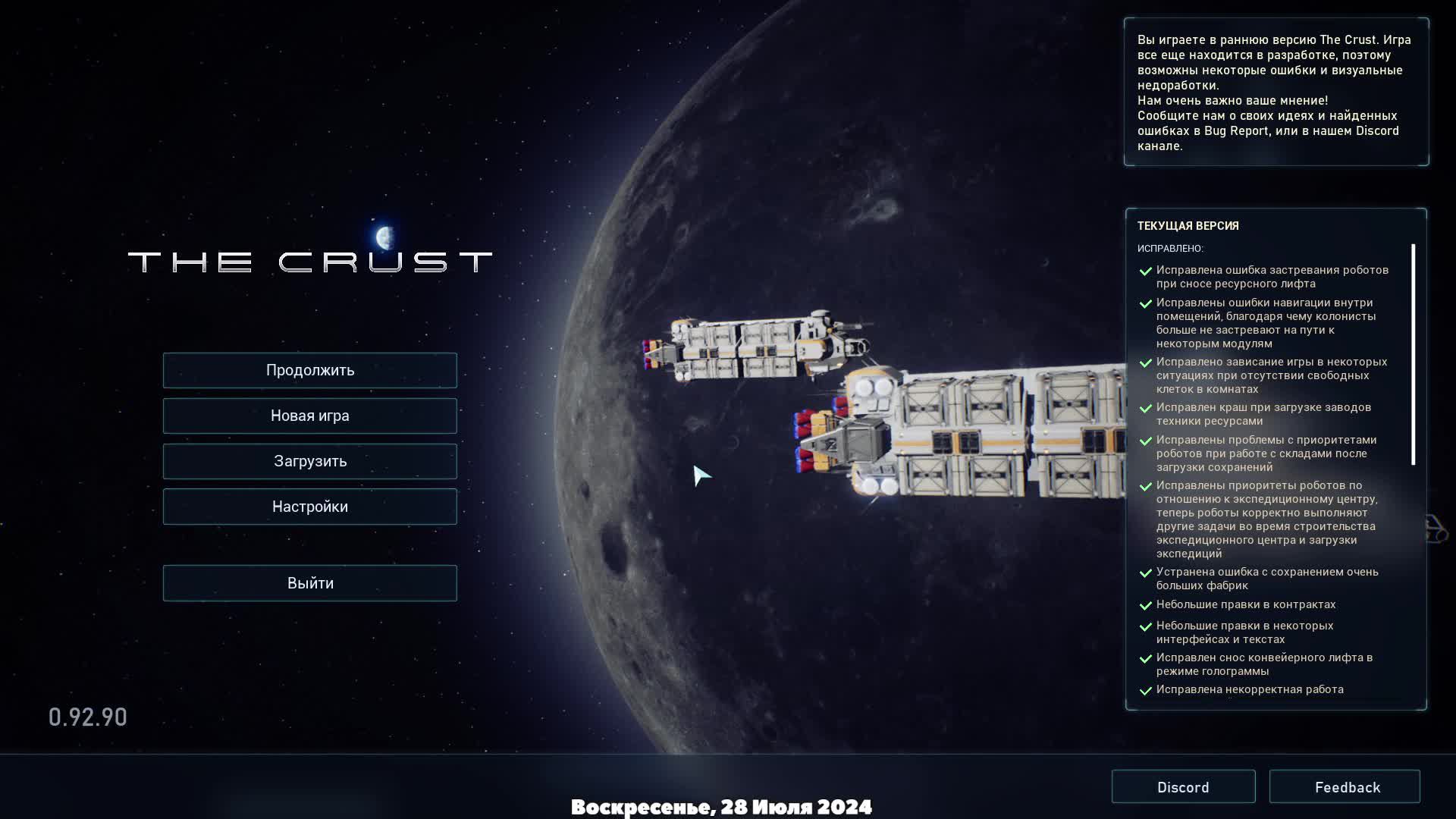This screenshot has height=819, width=1456.
Task: Click the Feedback button
Action: point(1345,787)
